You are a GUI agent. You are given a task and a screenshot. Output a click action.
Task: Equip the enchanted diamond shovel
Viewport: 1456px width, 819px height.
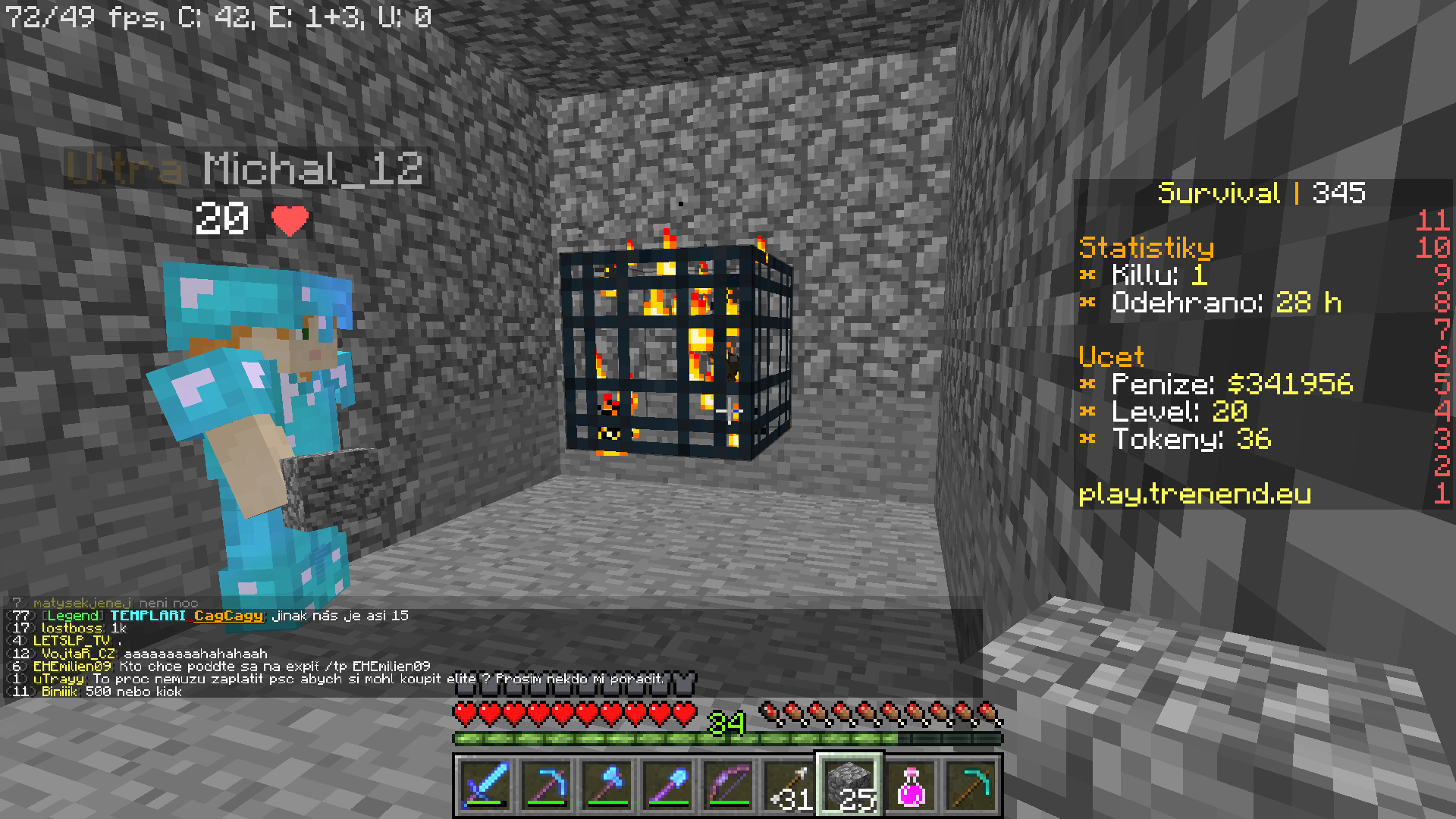click(667, 785)
